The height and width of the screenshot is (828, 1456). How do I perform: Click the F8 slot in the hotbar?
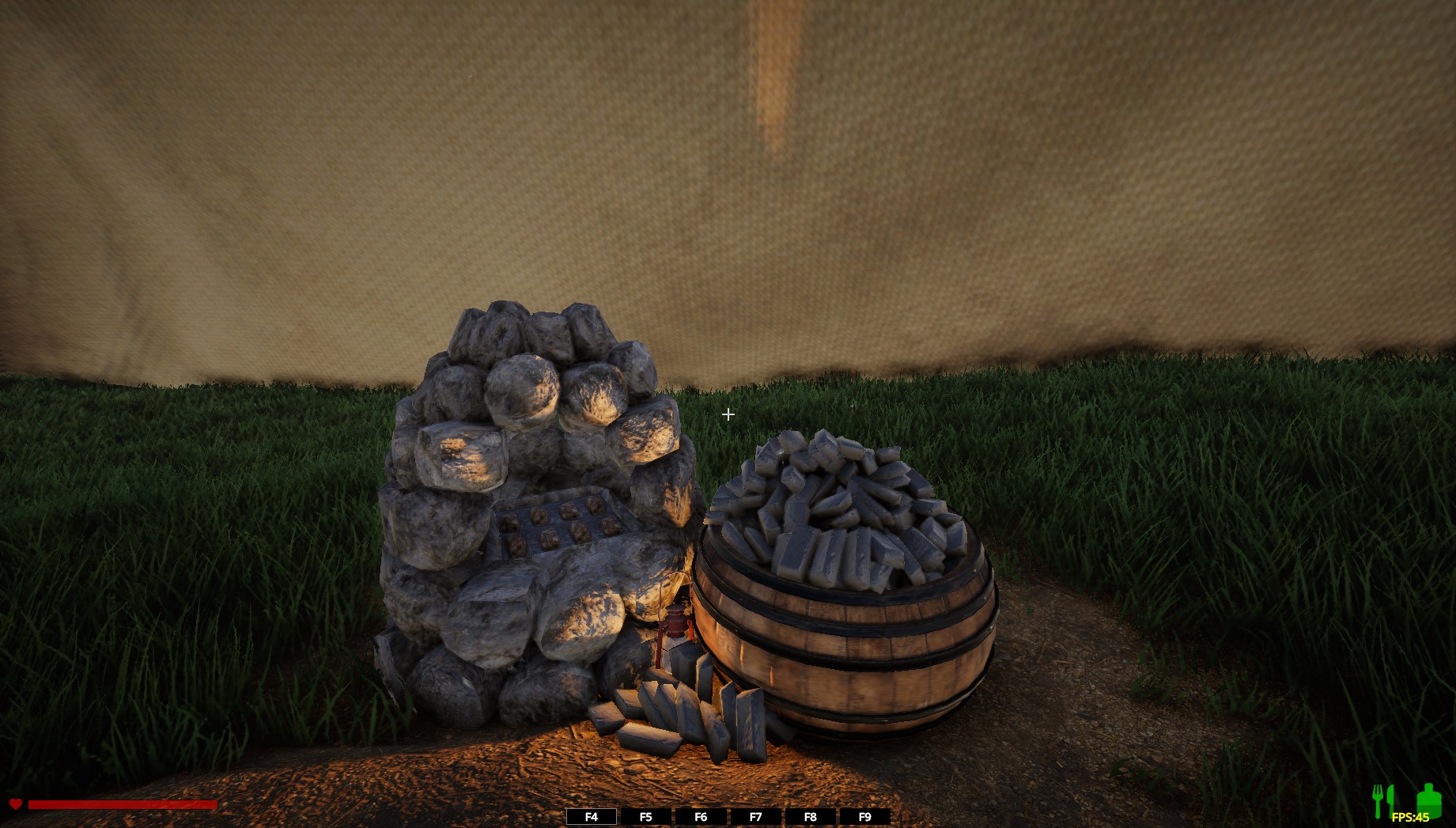tap(810, 817)
